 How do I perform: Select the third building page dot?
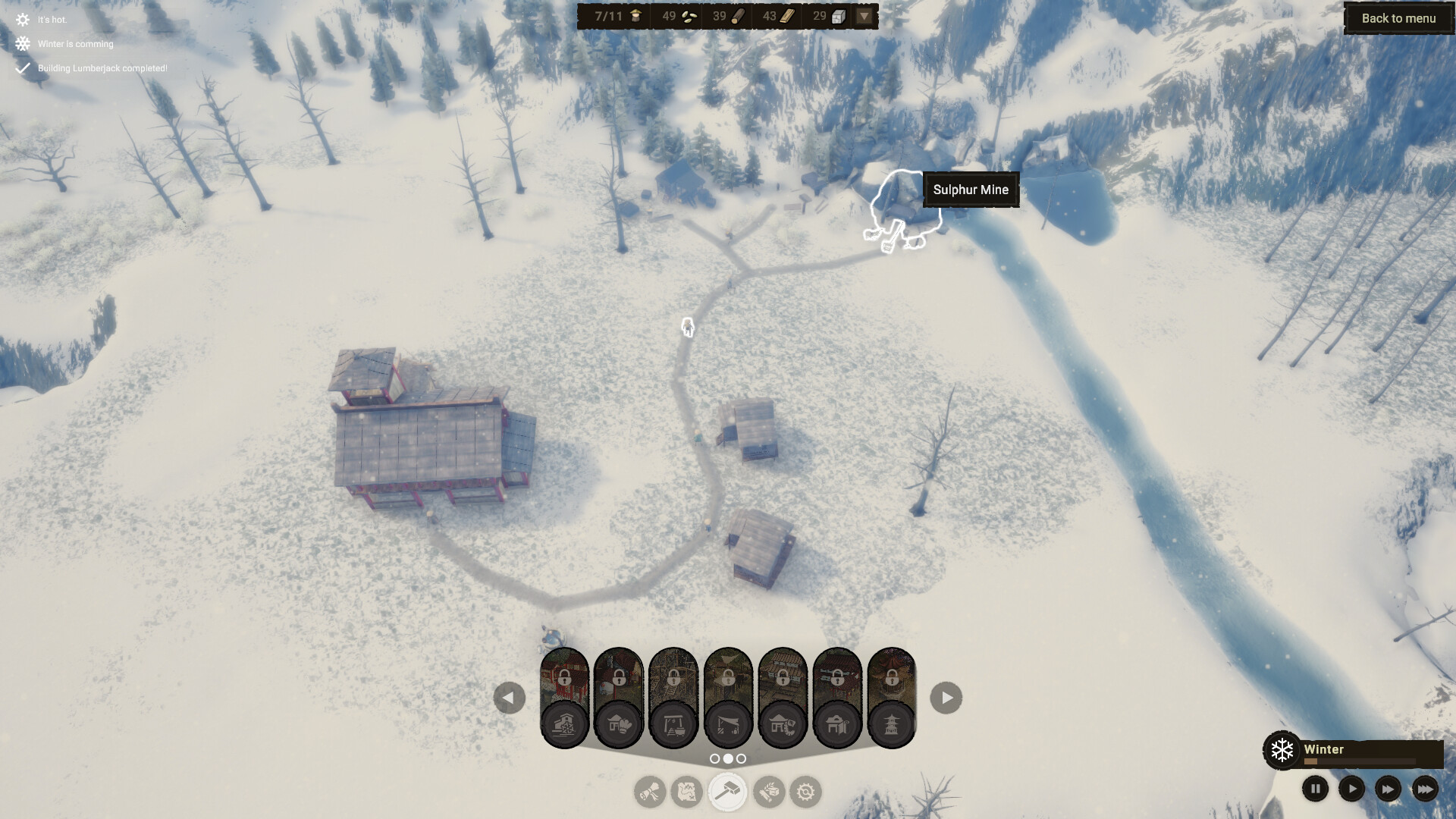point(741,758)
